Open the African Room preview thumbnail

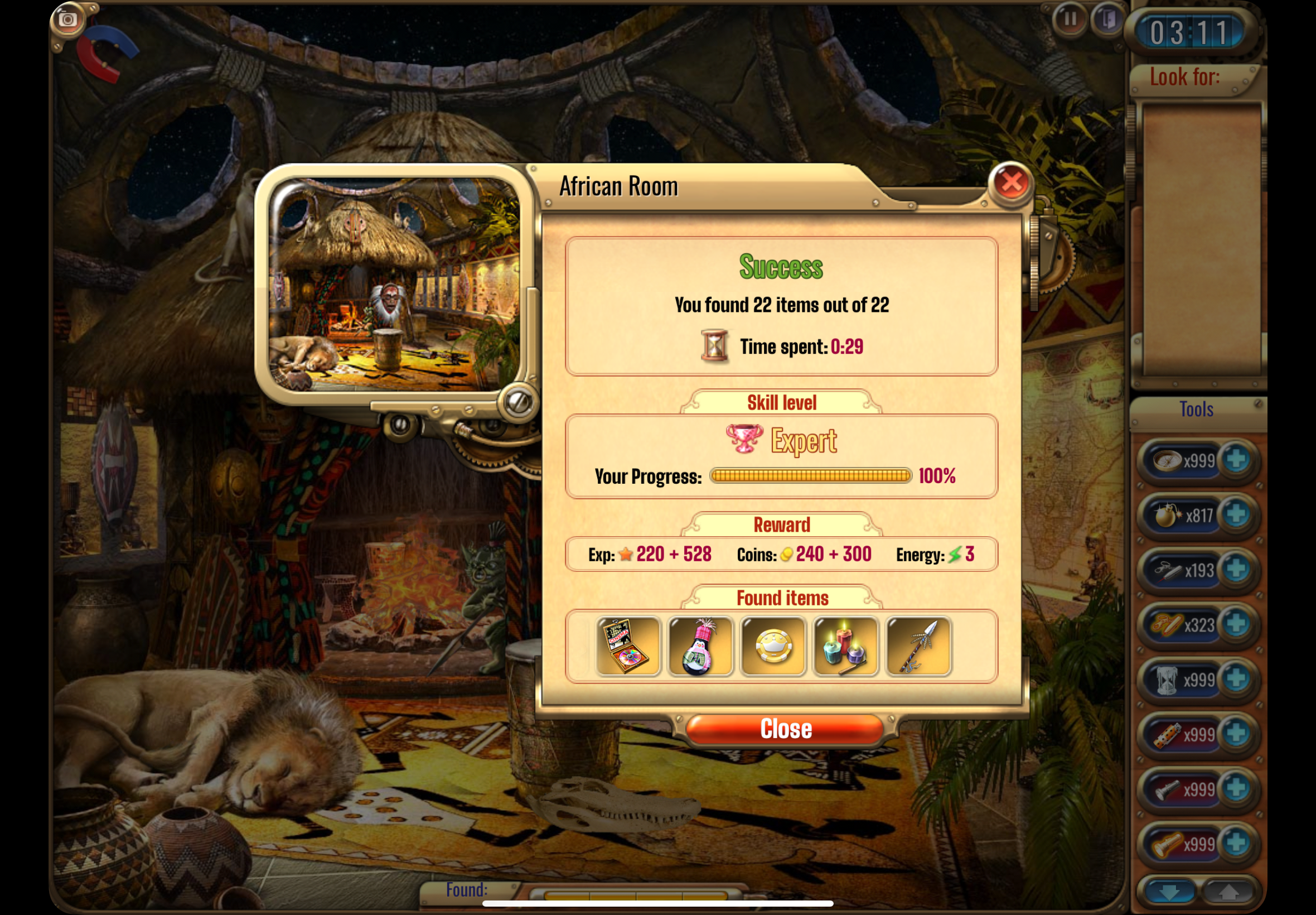click(394, 285)
